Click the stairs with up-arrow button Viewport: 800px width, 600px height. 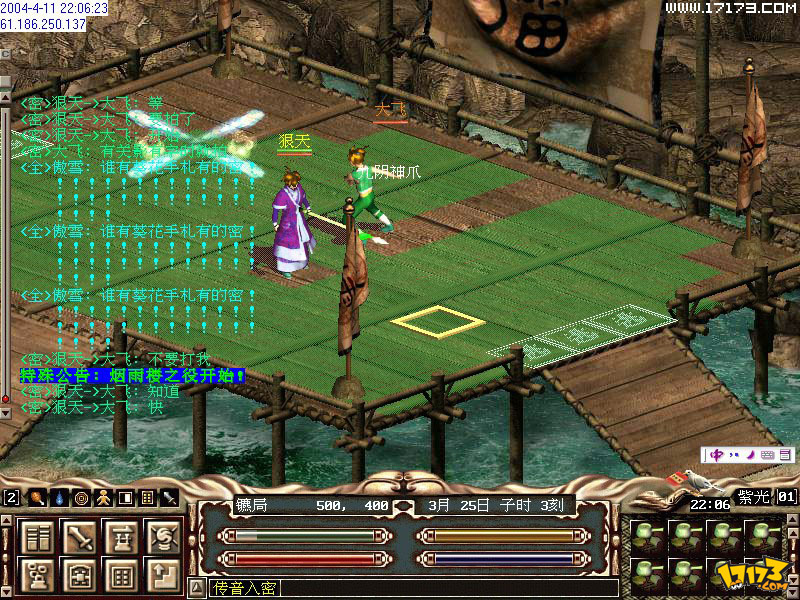tap(163, 575)
